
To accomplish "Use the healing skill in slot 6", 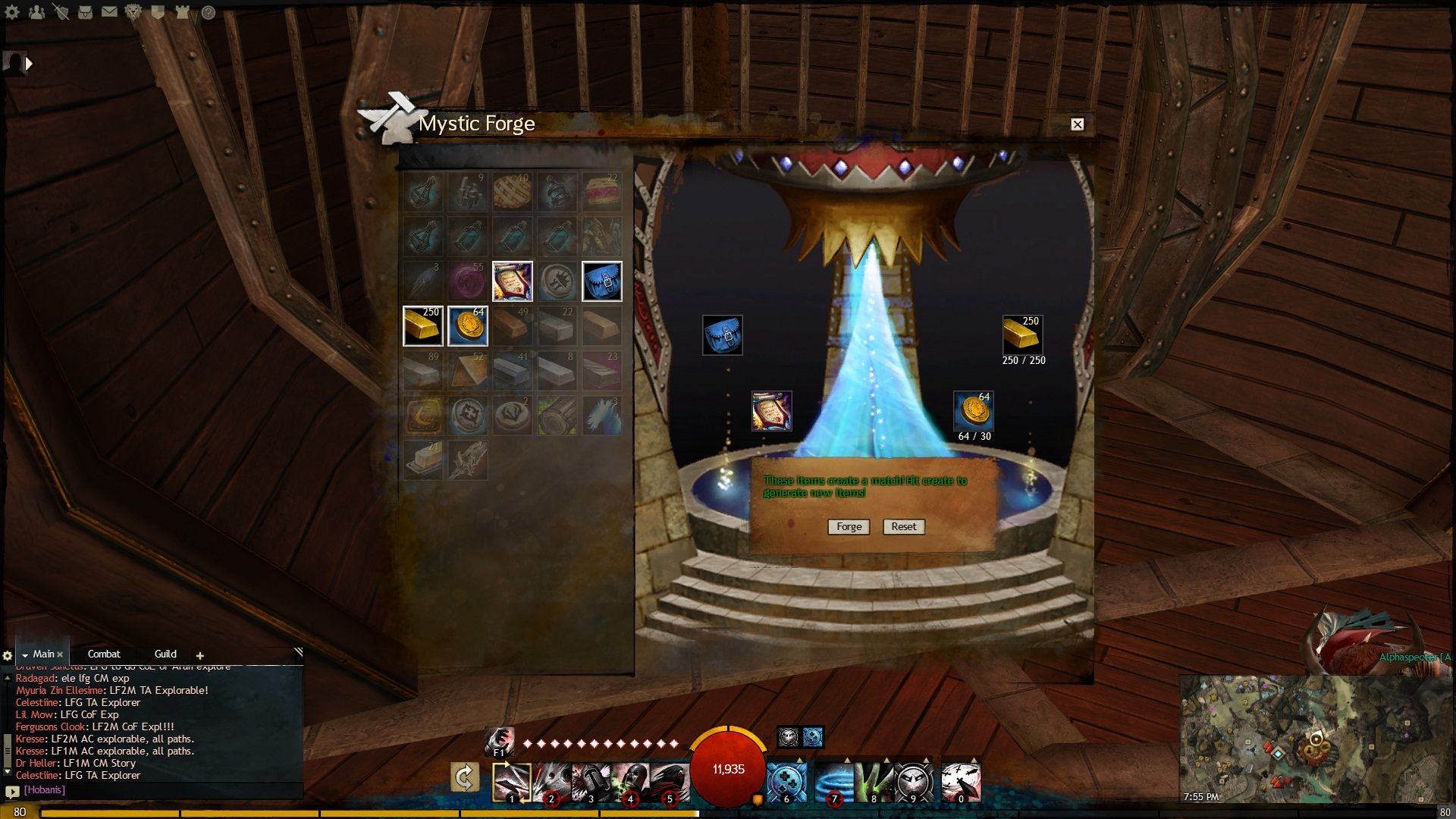I will coord(786,781).
